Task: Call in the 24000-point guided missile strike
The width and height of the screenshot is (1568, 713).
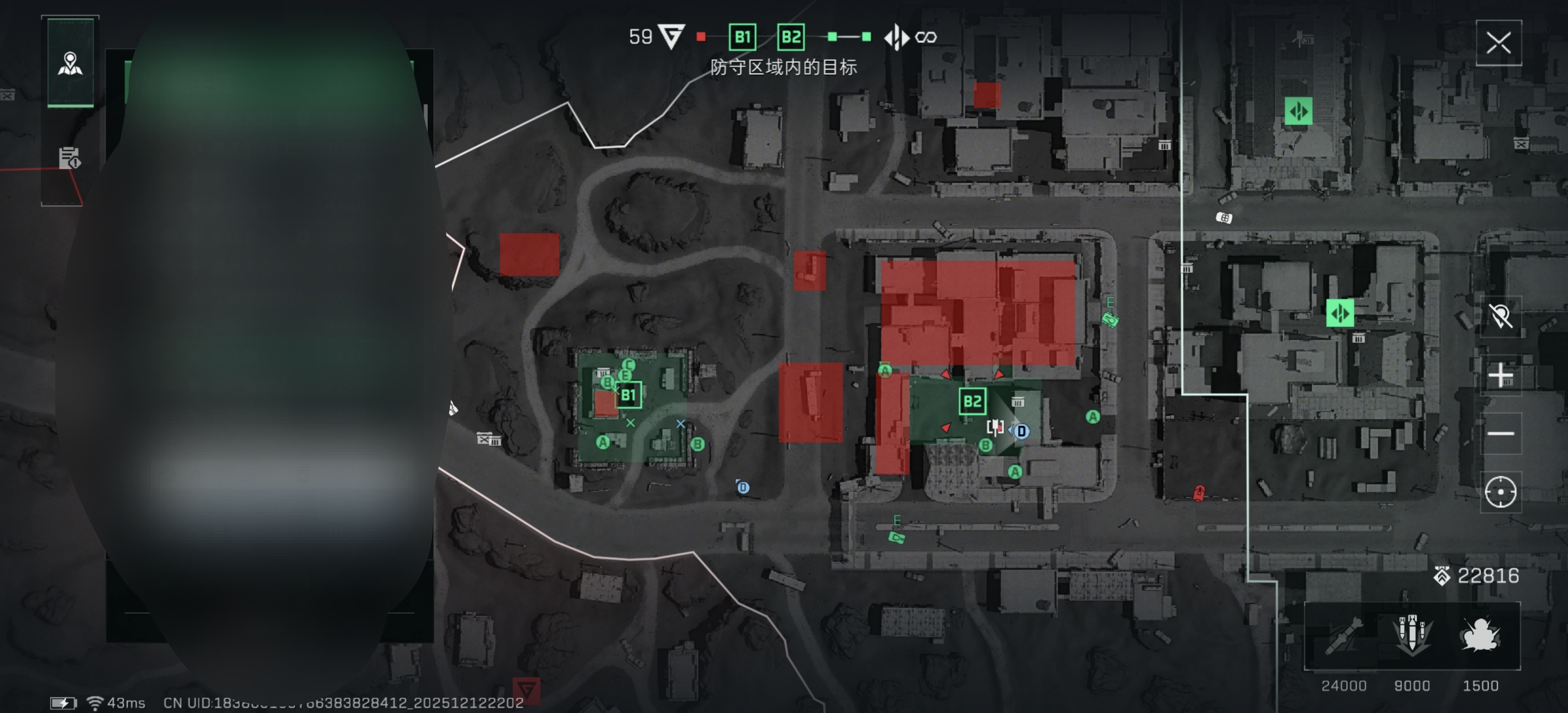Action: tap(1344, 637)
